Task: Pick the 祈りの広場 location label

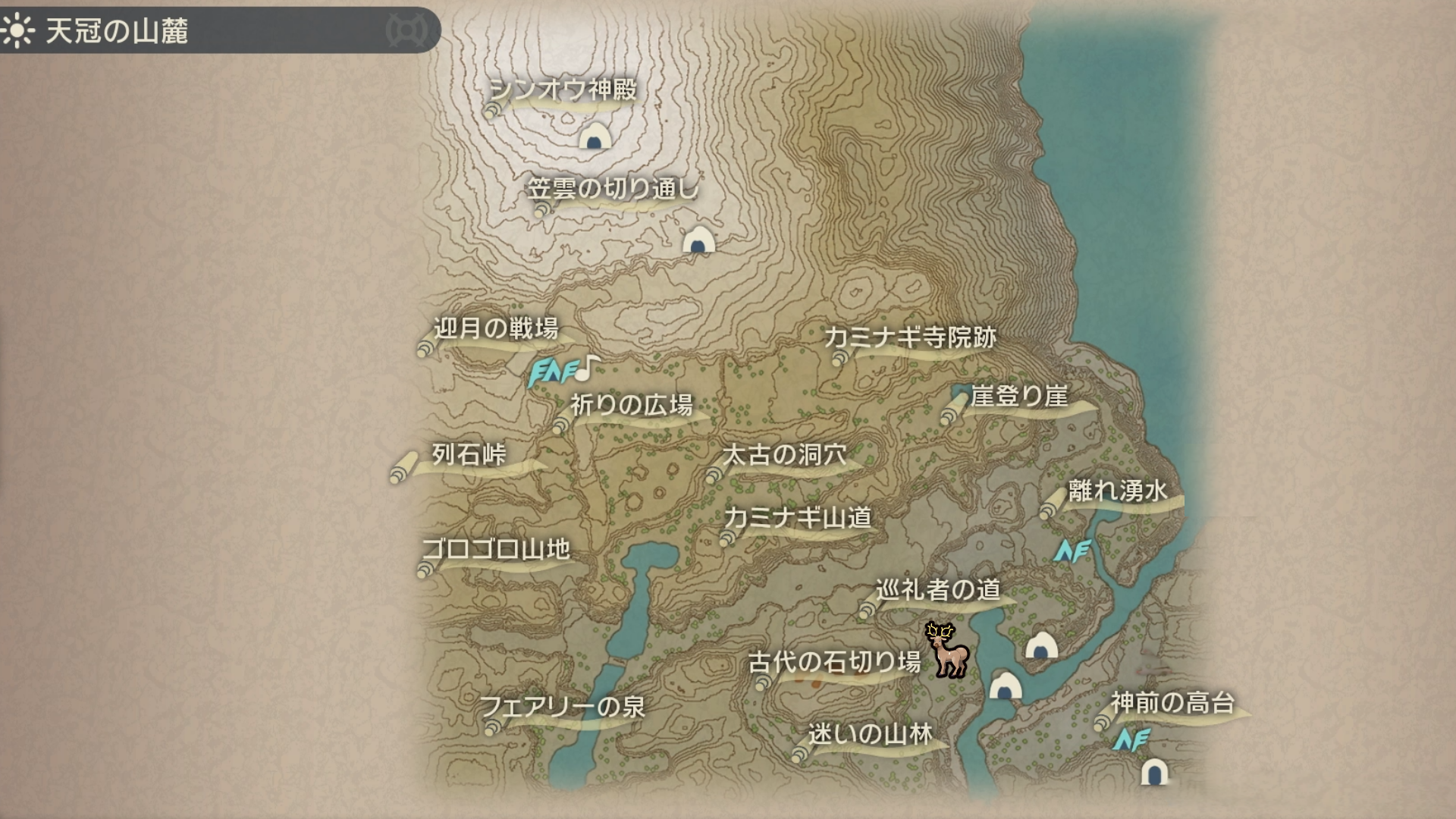Action: click(x=631, y=405)
